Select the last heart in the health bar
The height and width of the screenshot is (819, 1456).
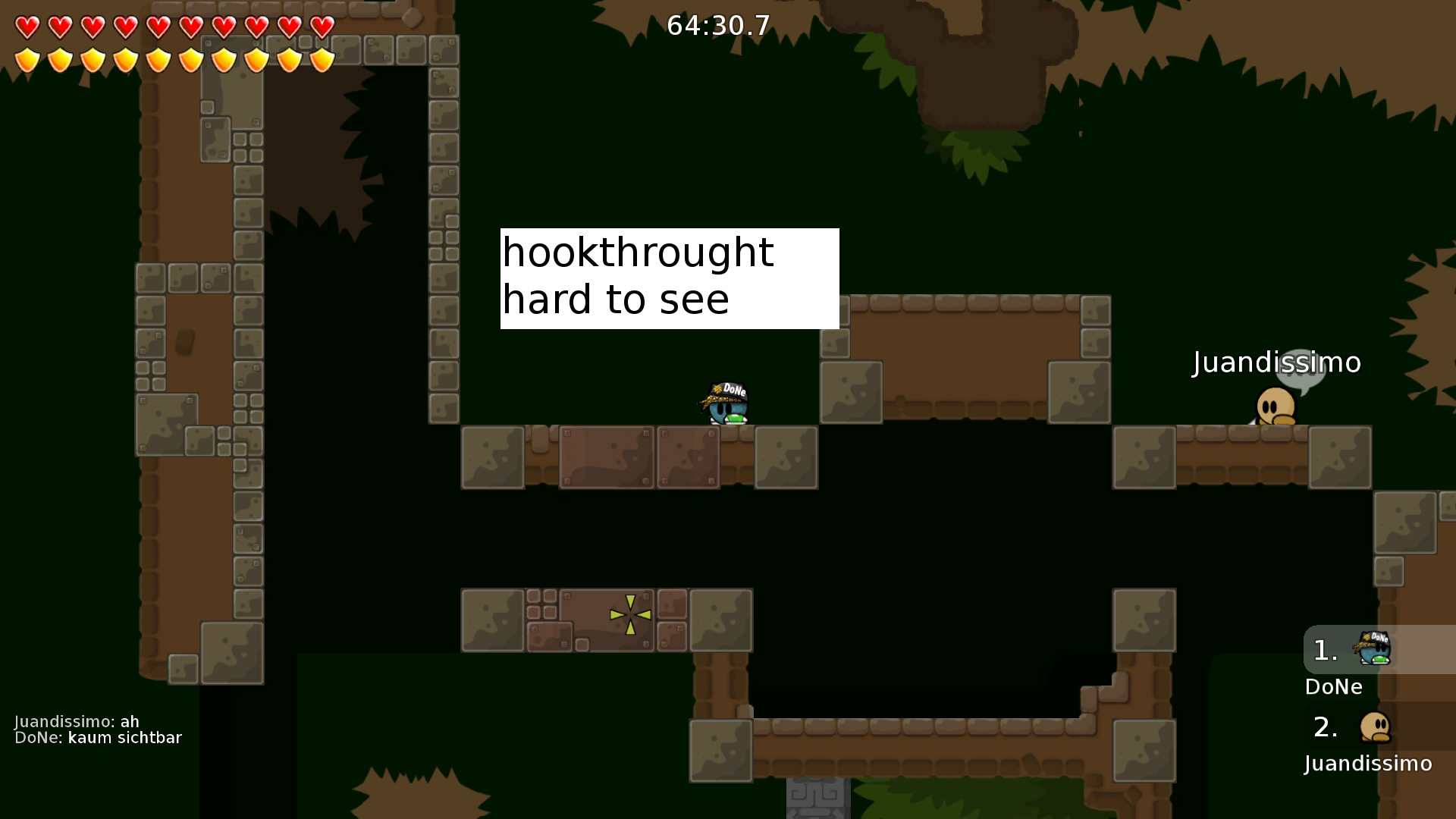click(x=321, y=27)
